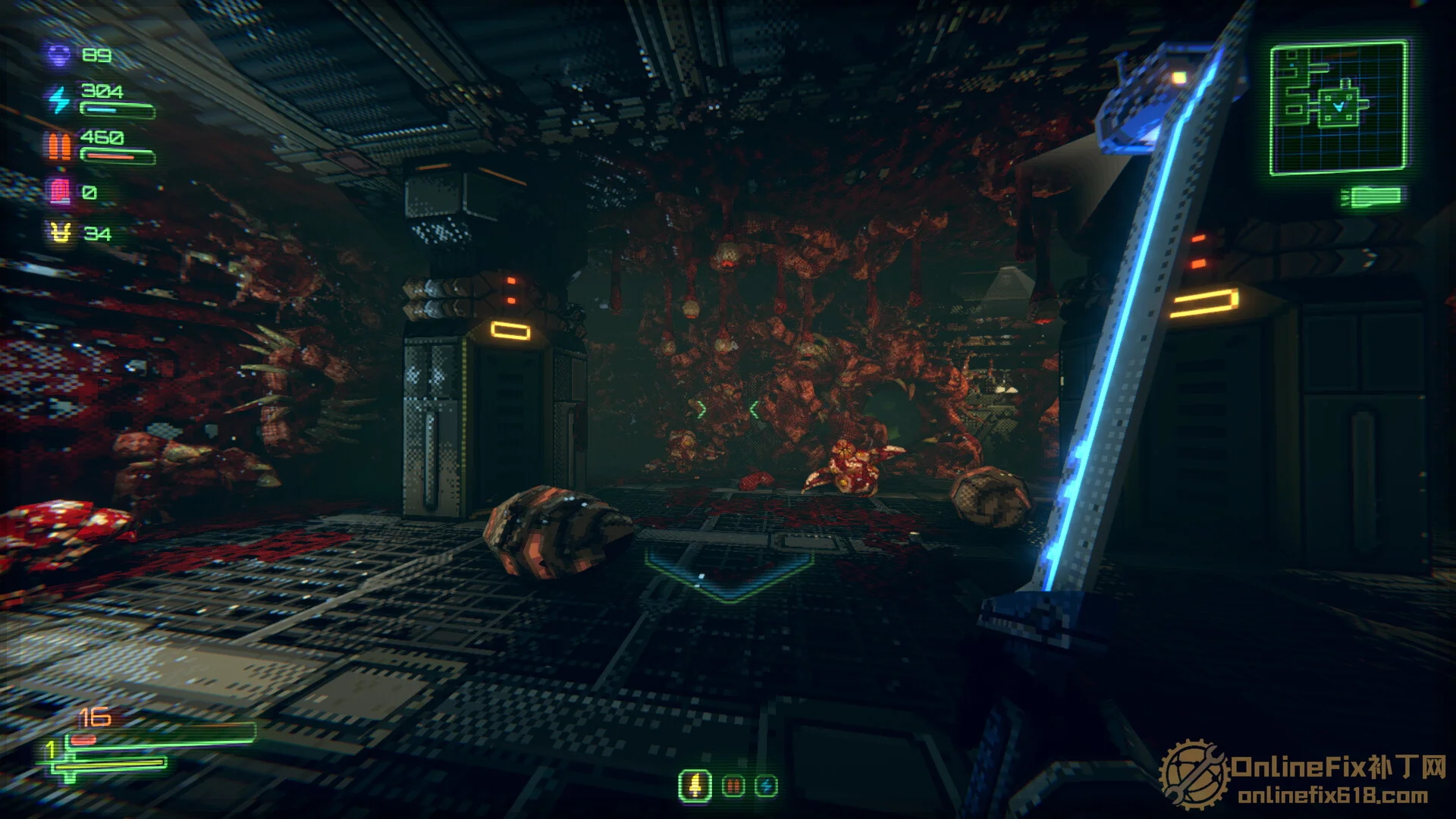Click the yellow currency counter icon
The image size is (1456, 819).
pos(60,234)
